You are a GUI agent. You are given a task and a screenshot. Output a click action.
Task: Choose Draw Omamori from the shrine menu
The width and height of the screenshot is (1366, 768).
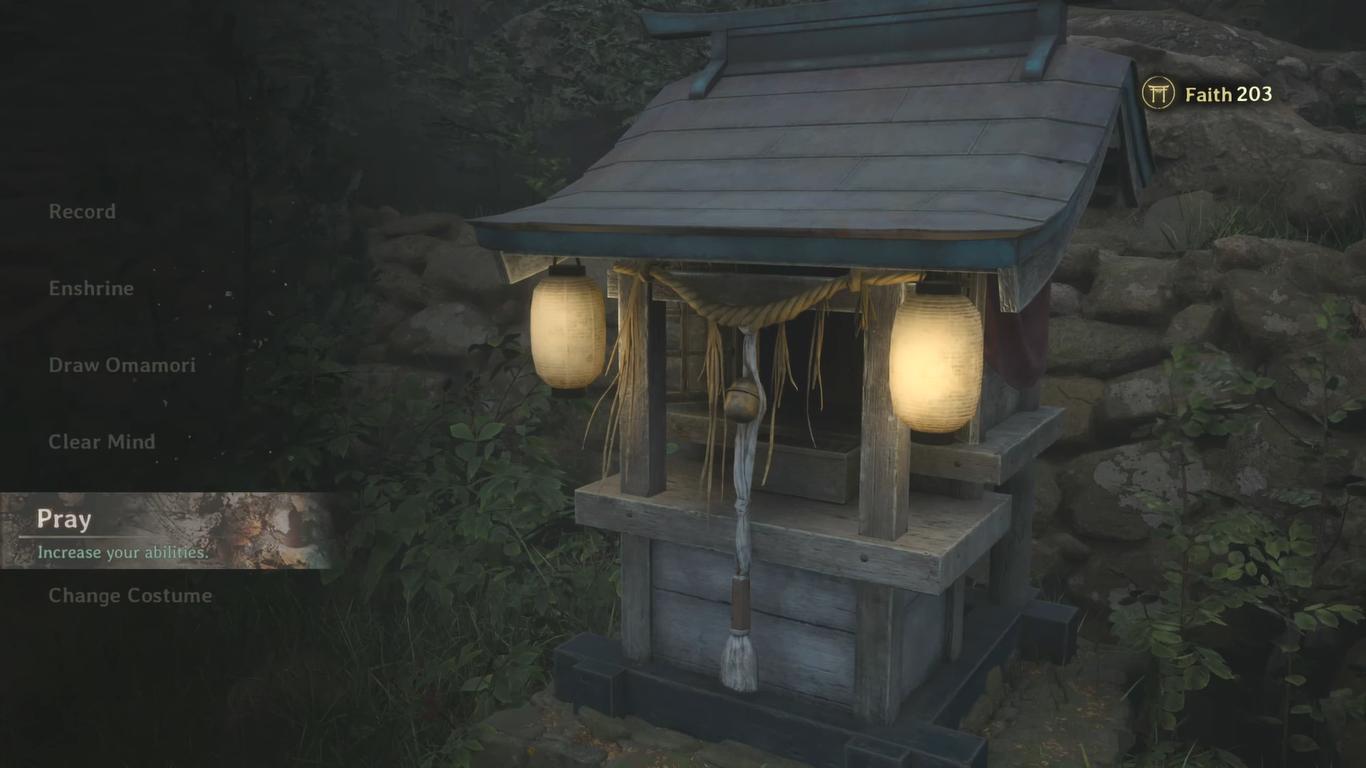122,365
